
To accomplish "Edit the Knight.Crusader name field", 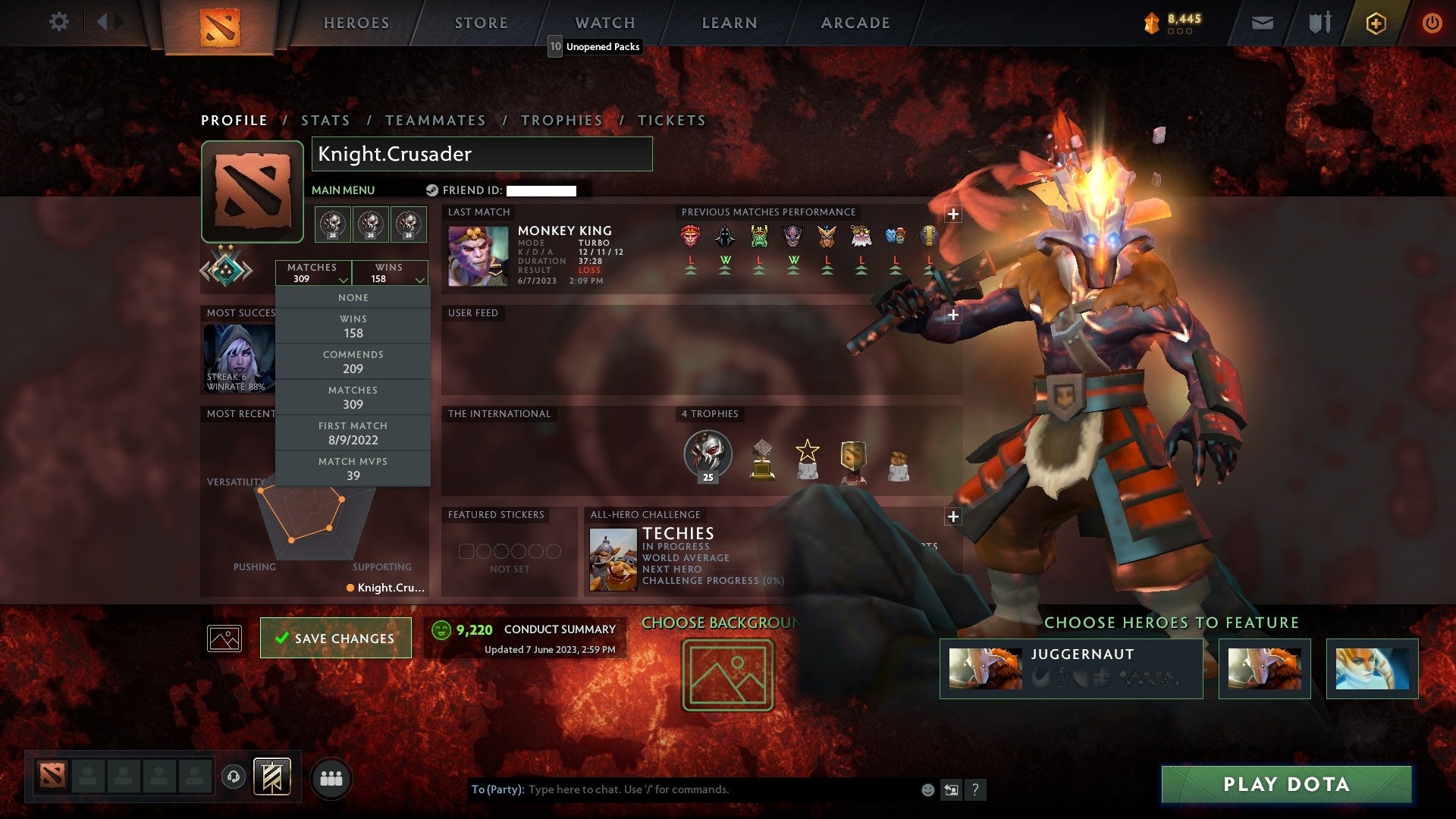I will click(482, 154).
